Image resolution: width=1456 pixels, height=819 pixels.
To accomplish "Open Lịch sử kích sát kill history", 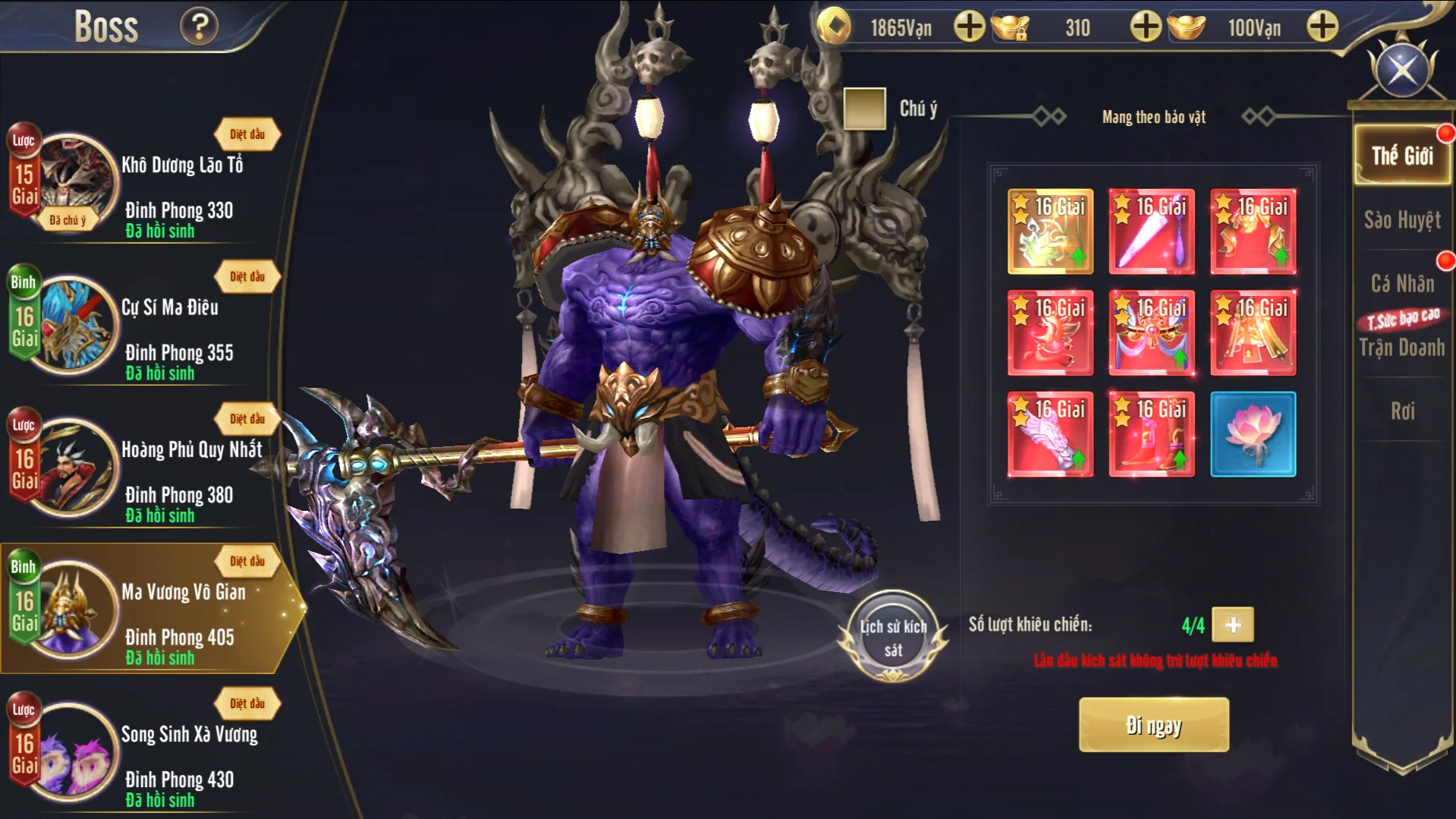I will (893, 637).
